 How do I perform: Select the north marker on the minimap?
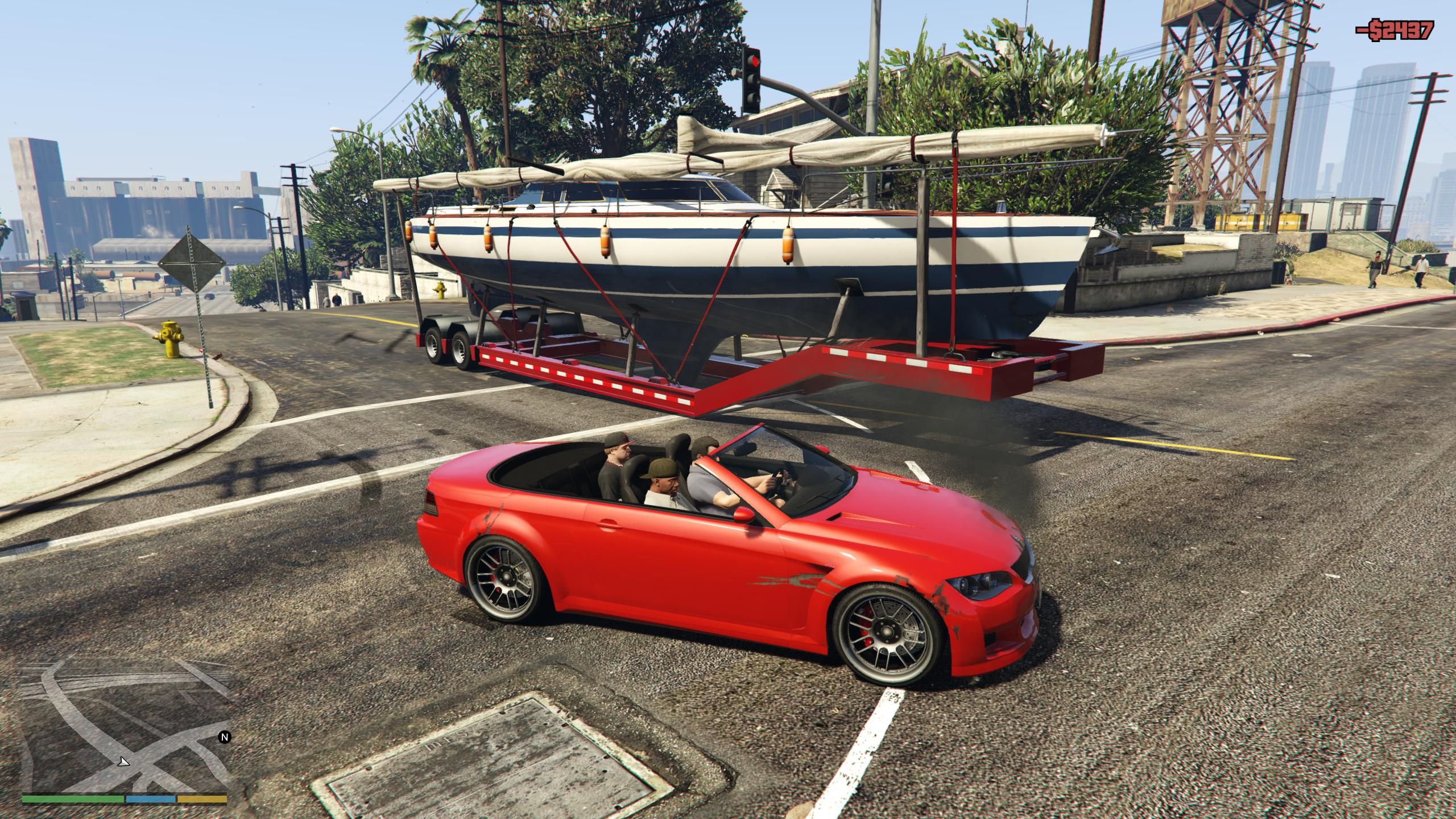coord(225,737)
